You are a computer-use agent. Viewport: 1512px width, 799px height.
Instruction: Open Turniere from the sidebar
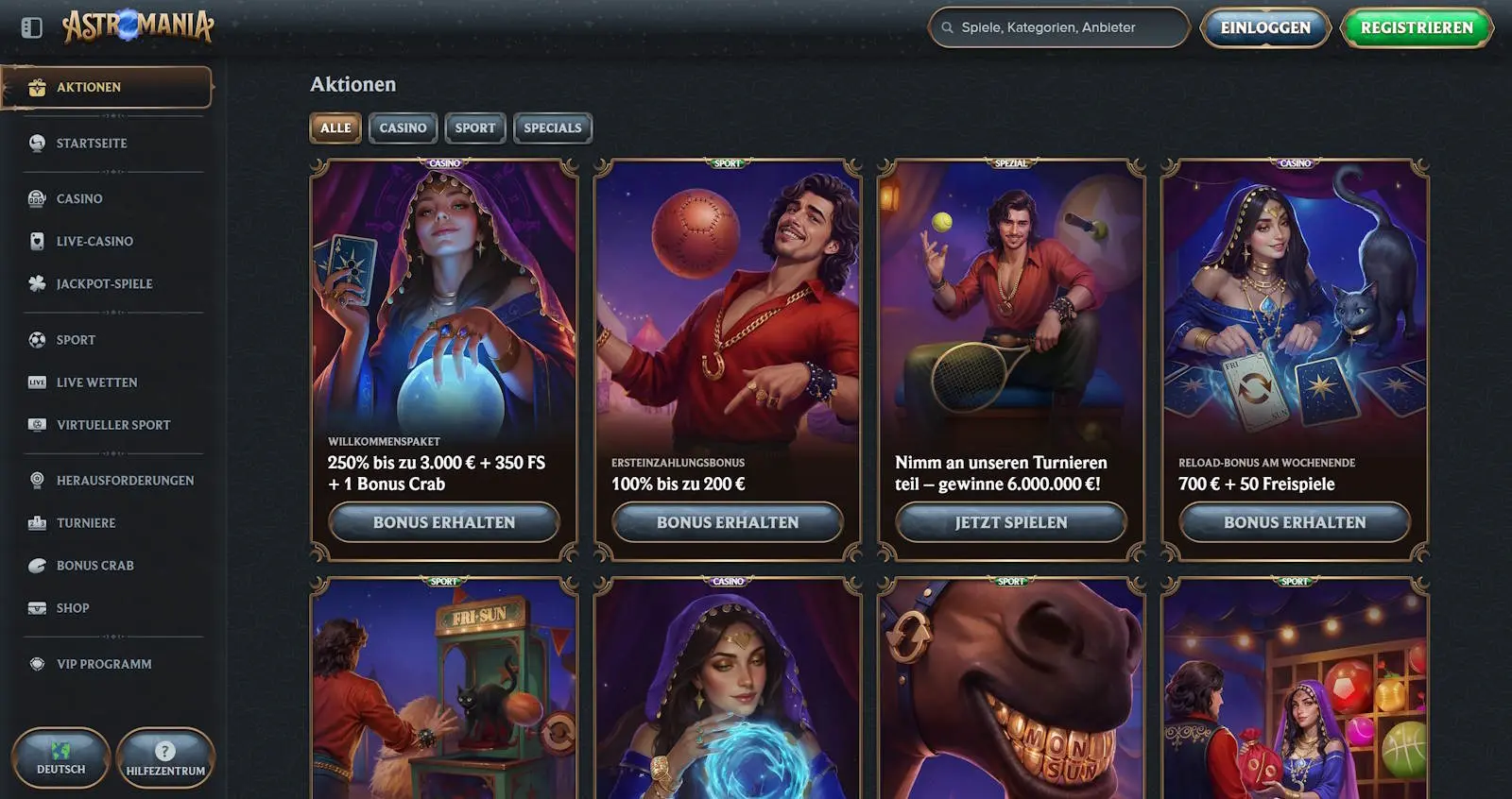pyautogui.click(x=86, y=523)
